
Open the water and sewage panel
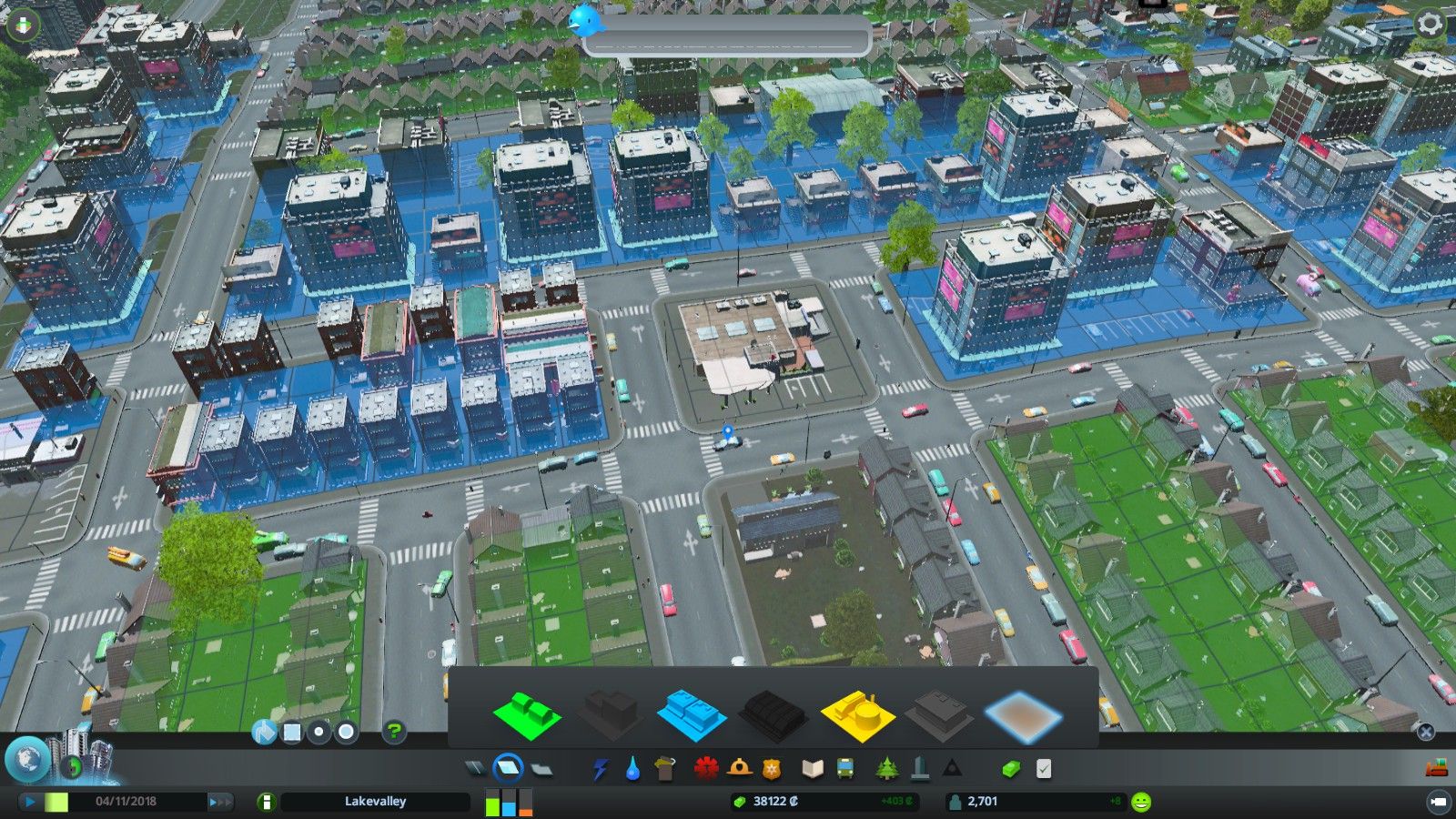[632, 767]
